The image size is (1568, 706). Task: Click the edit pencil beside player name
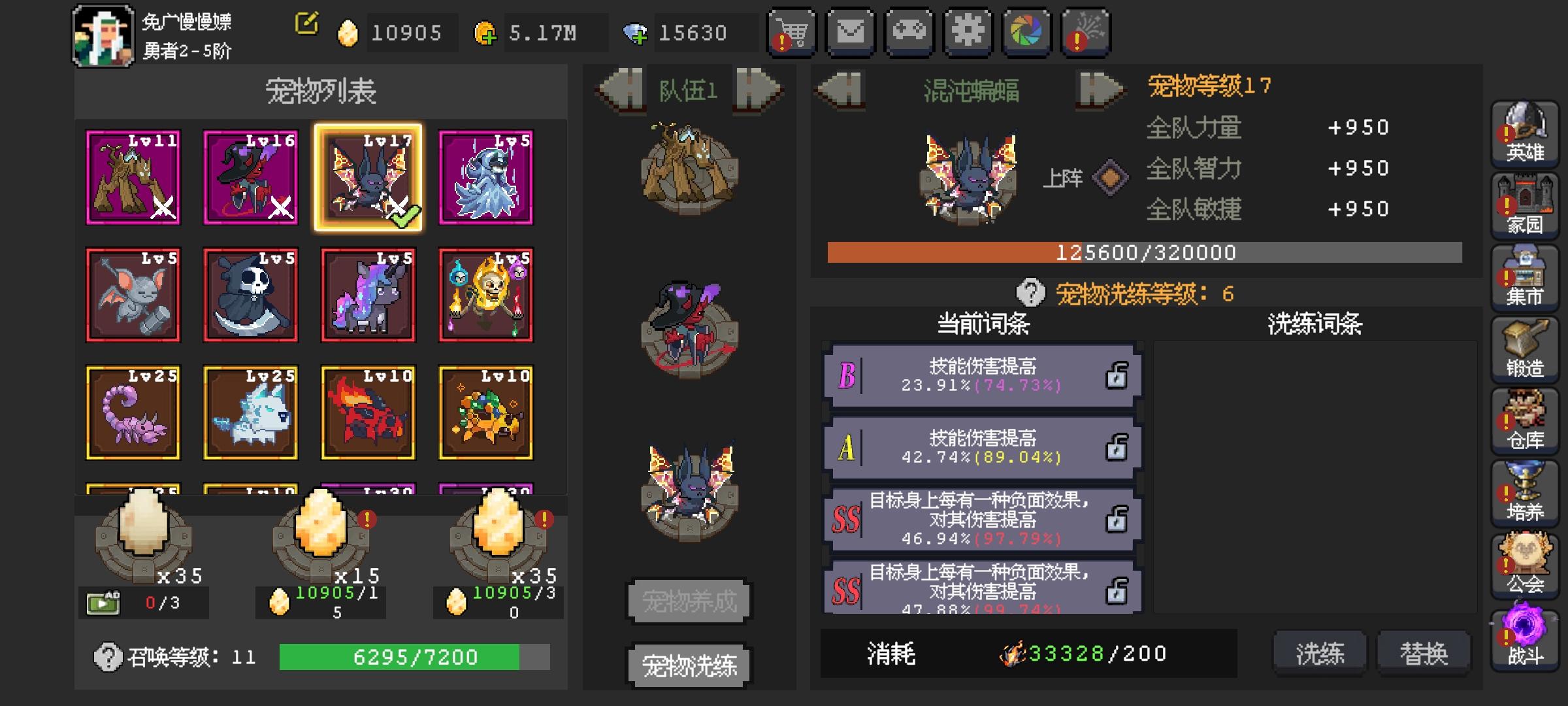pyautogui.click(x=306, y=24)
